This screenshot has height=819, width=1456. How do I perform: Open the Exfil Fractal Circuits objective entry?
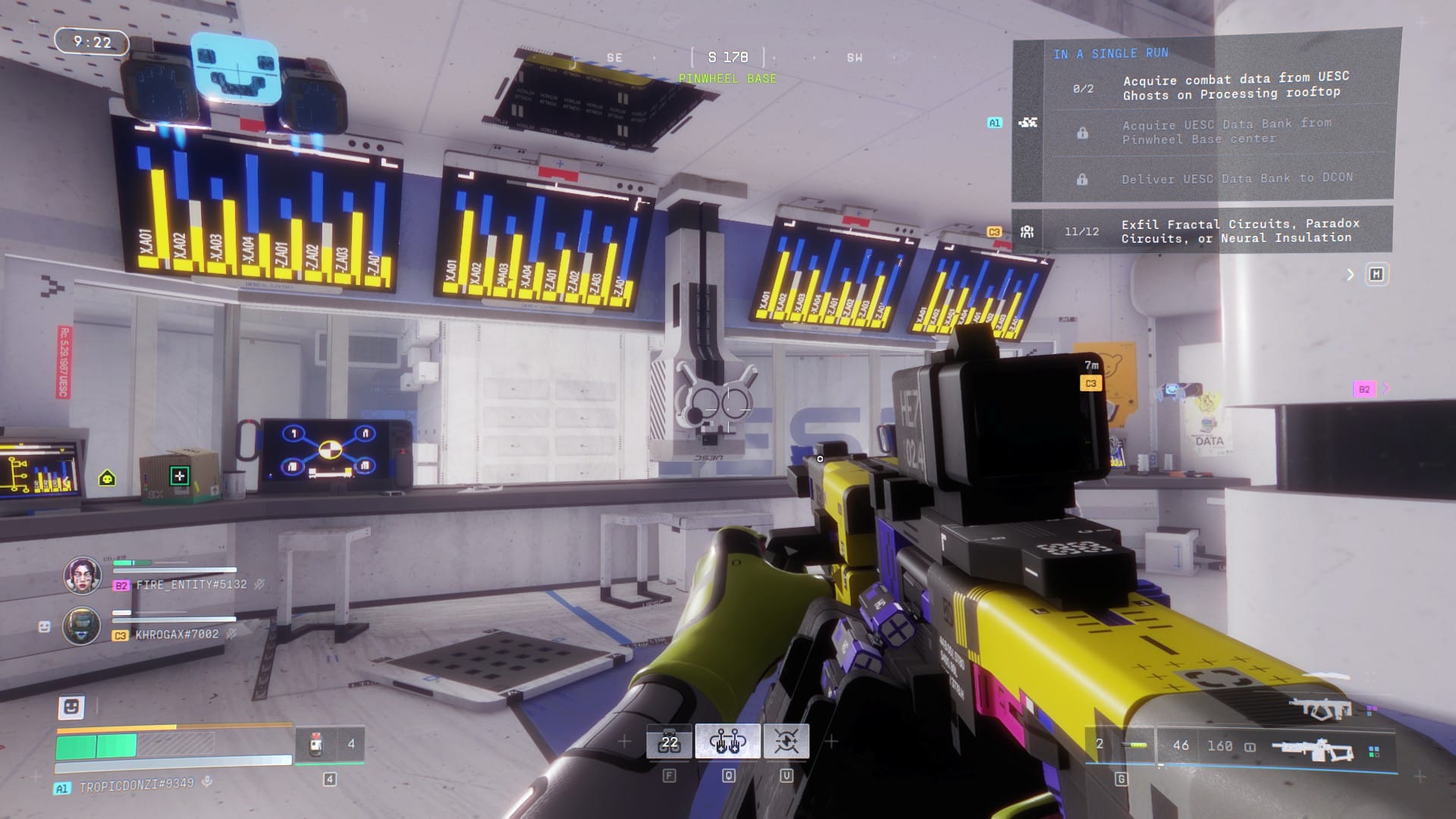coord(1239,231)
